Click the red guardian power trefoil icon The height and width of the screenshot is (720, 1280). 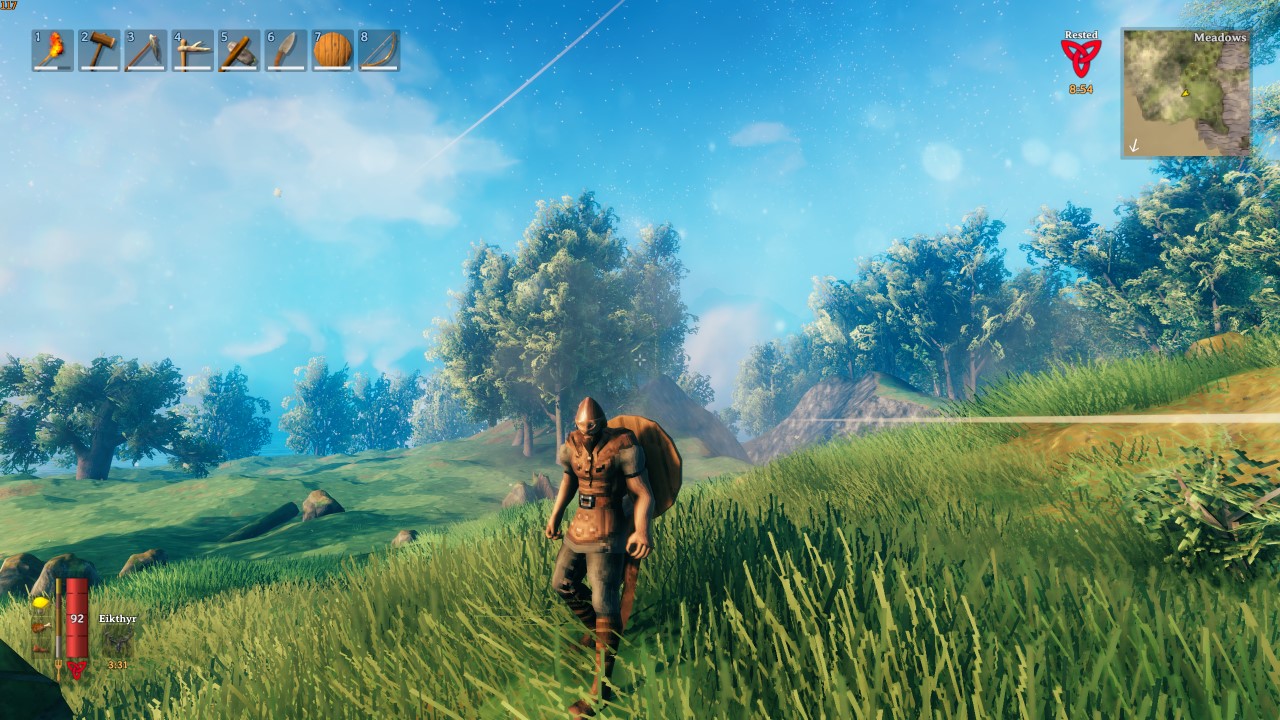coord(77,670)
